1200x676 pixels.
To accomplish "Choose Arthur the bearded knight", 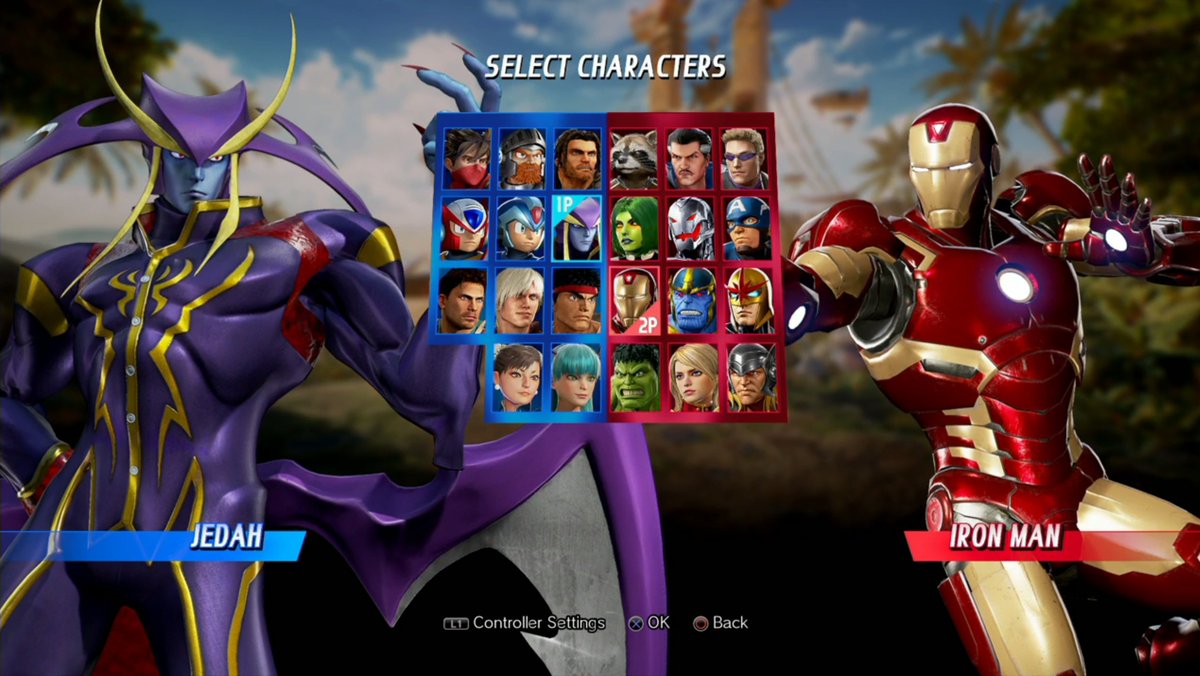I will (x=521, y=159).
